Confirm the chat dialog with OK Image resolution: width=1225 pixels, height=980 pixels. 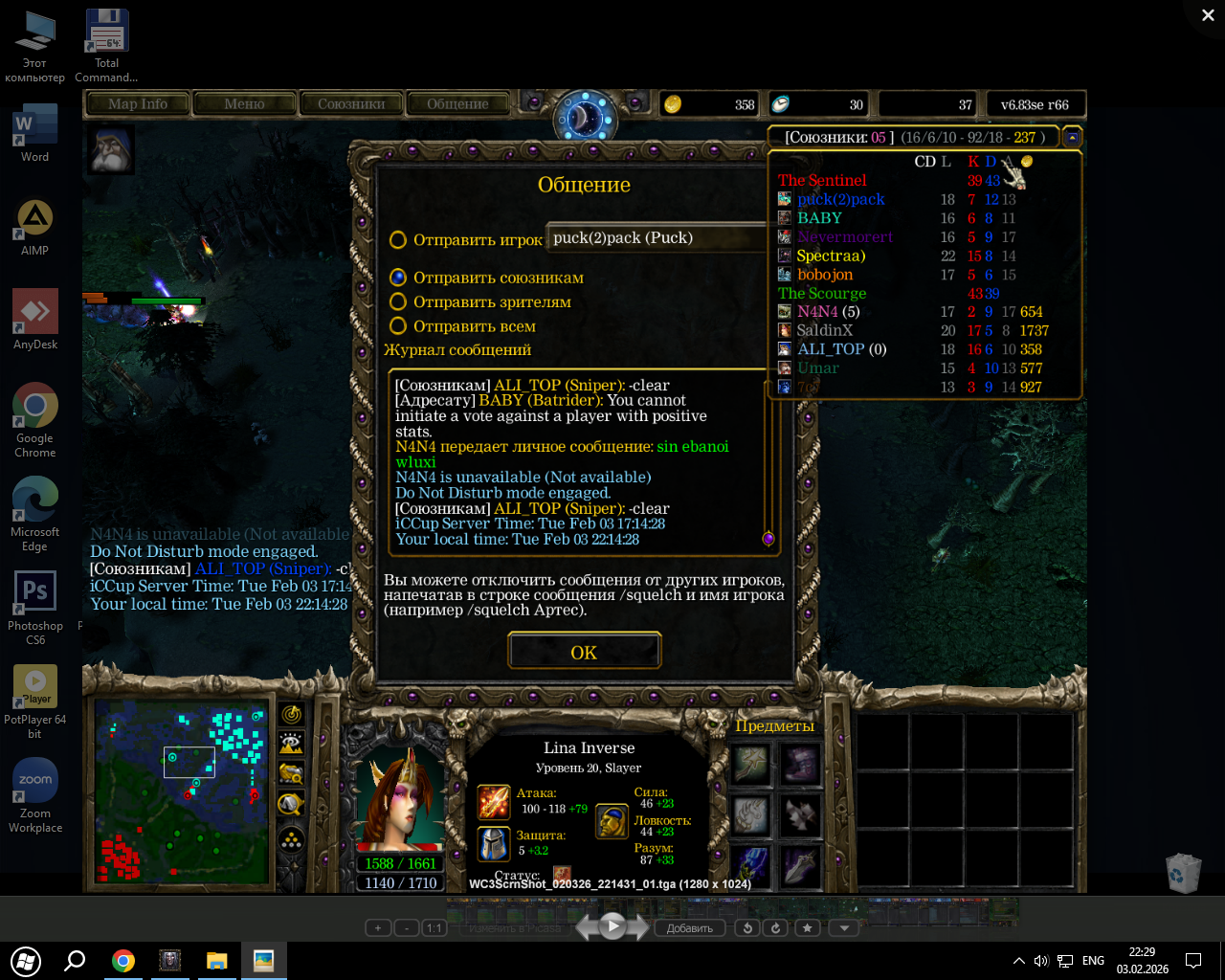pos(584,653)
